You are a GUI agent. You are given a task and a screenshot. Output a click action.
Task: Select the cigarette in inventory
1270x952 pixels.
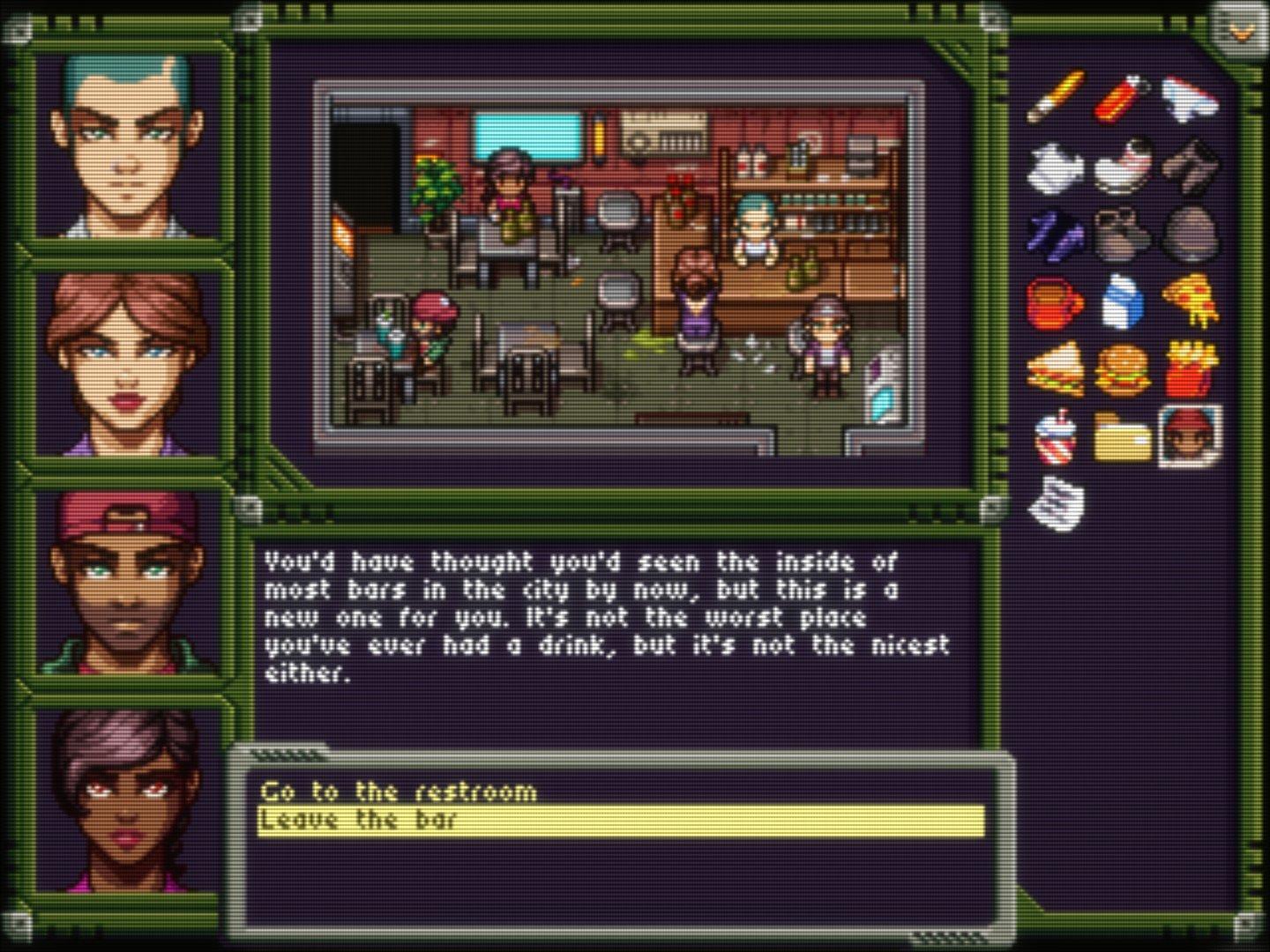(x=1056, y=97)
